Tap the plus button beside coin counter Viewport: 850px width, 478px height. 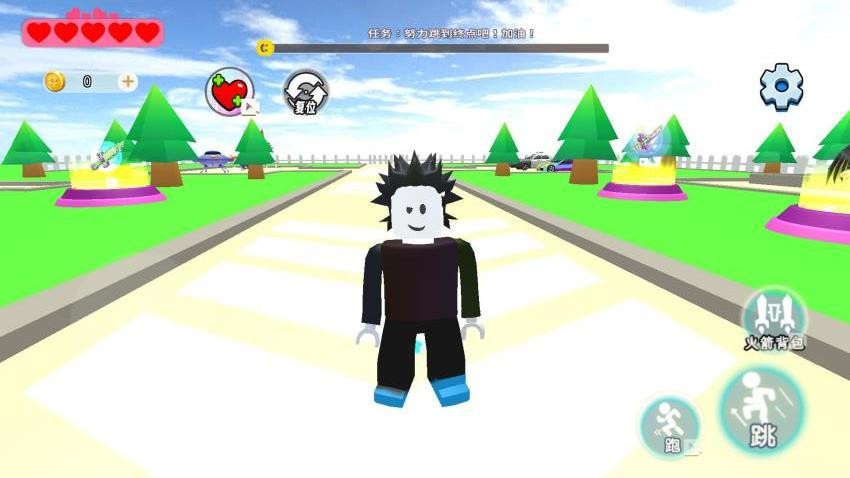(x=127, y=82)
